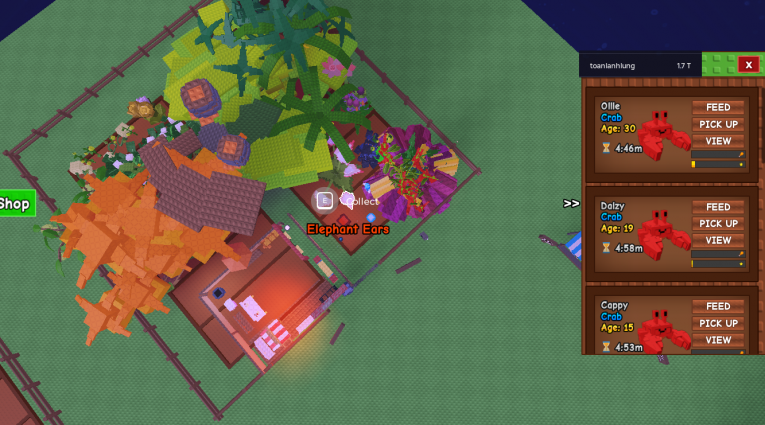765x425 pixels.
Task: Select Ollie's crab portrait
Action: [659, 134]
